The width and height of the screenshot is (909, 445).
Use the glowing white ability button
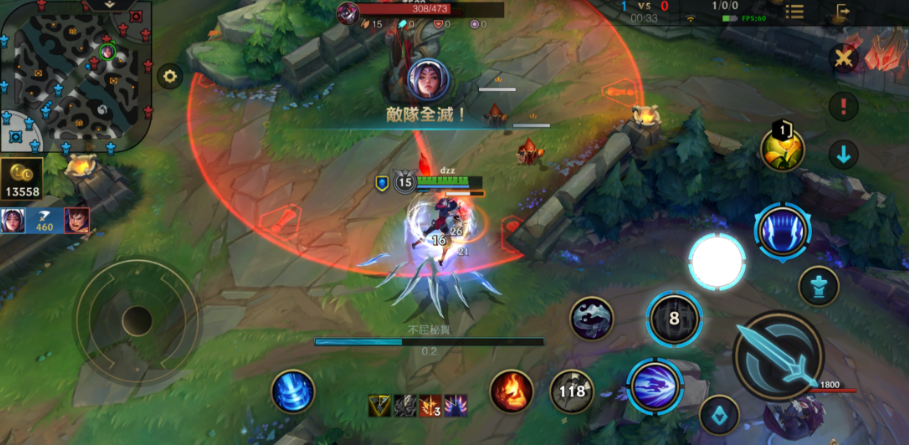tap(716, 262)
